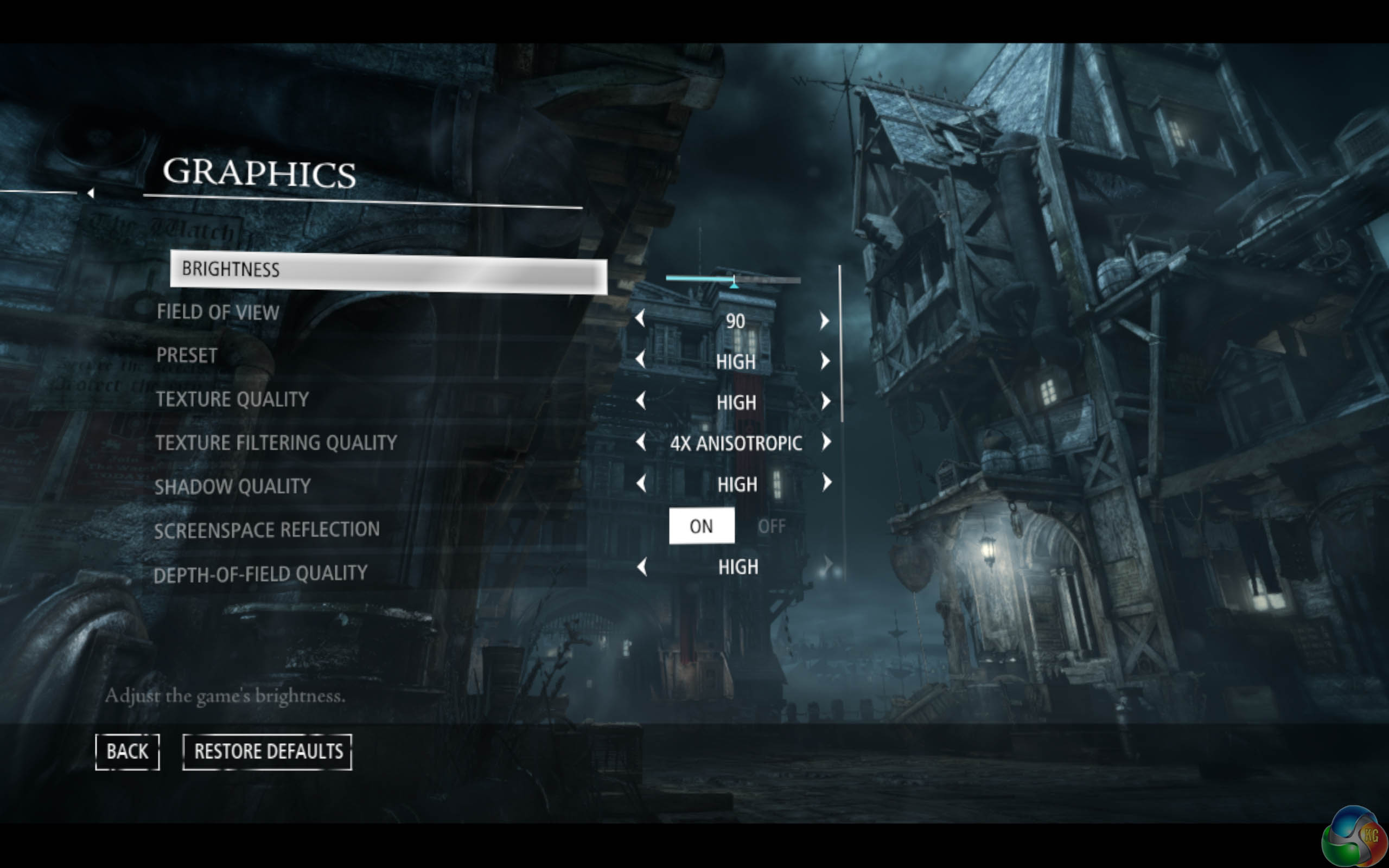
Task: Select the Field of View menu entry
Action: pos(218,312)
